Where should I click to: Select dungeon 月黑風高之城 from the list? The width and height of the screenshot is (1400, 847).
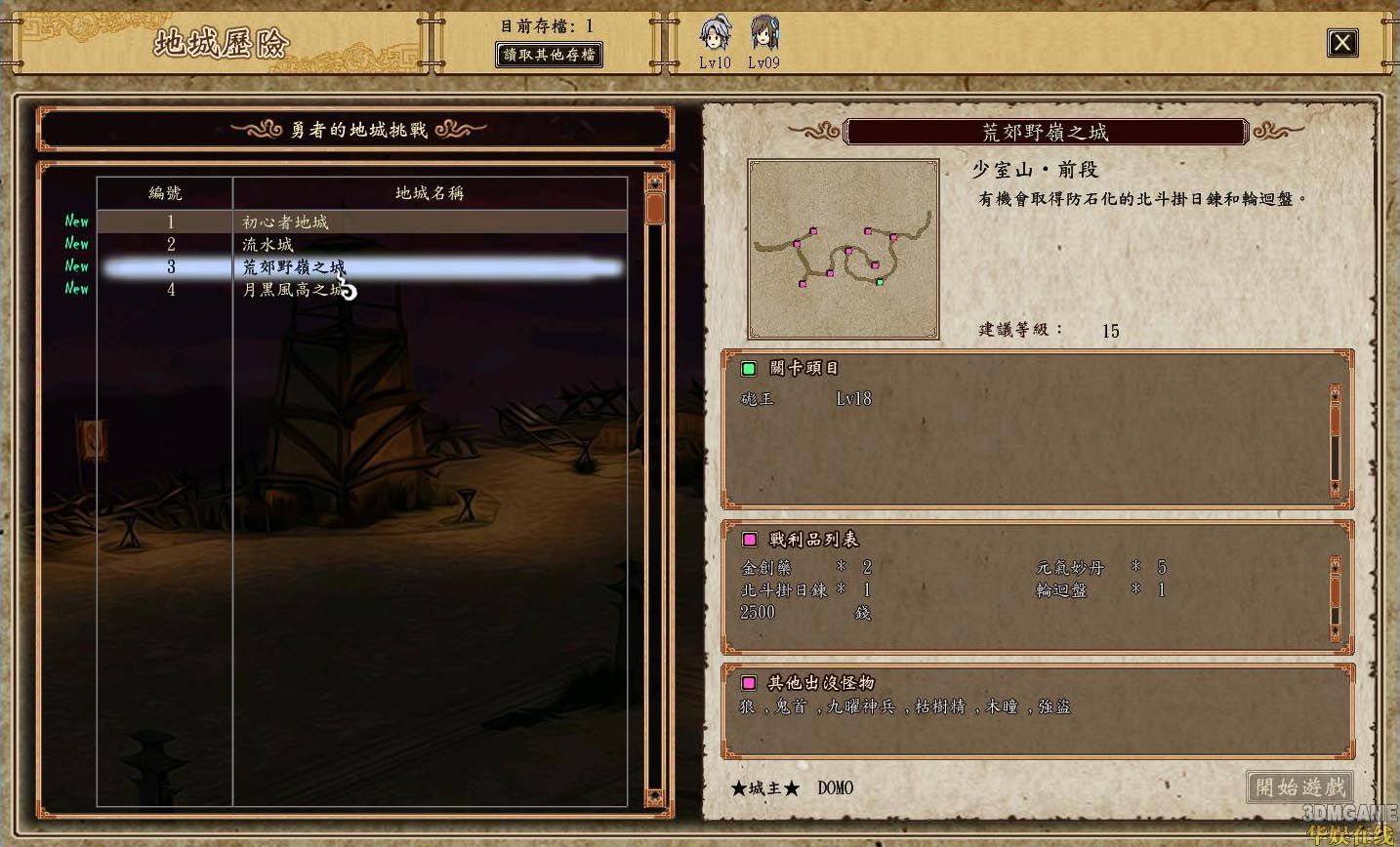click(x=290, y=289)
